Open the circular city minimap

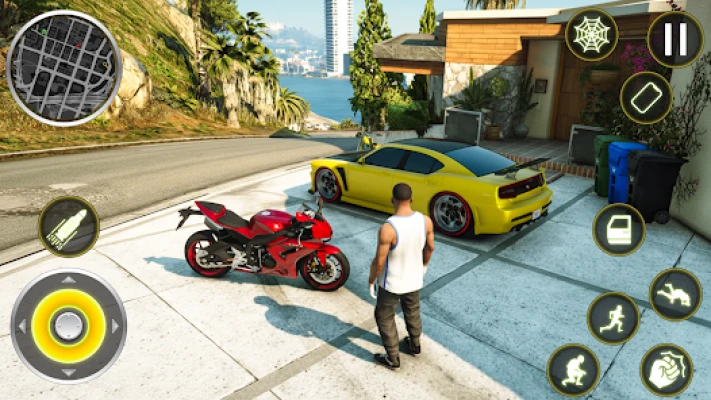tap(63, 67)
